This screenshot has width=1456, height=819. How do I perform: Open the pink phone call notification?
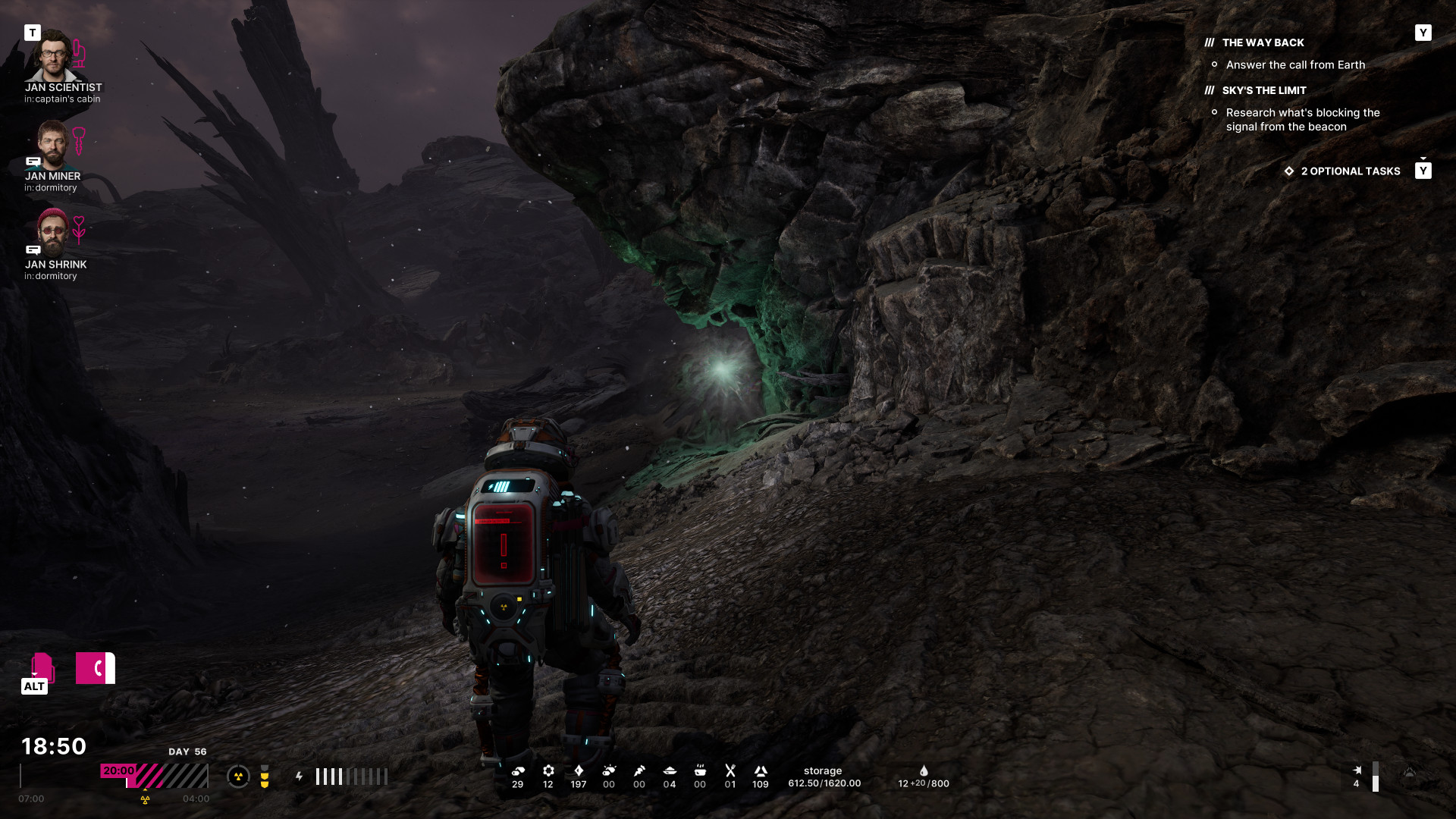point(96,668)
